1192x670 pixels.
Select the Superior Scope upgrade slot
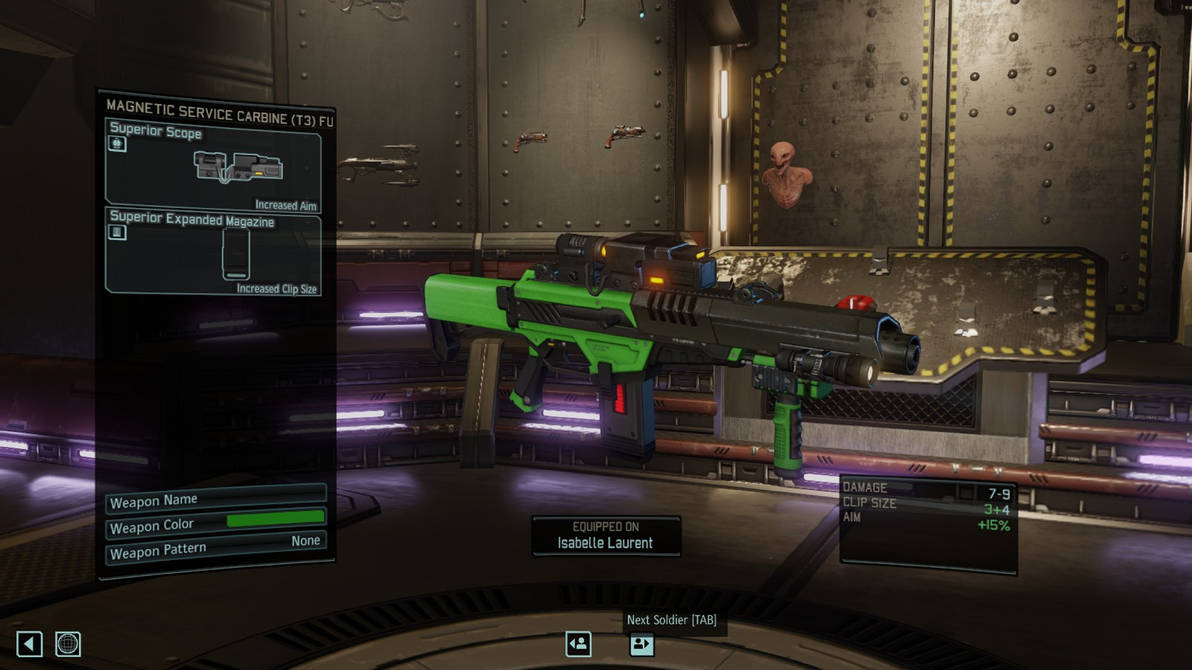tap(213, 164)
